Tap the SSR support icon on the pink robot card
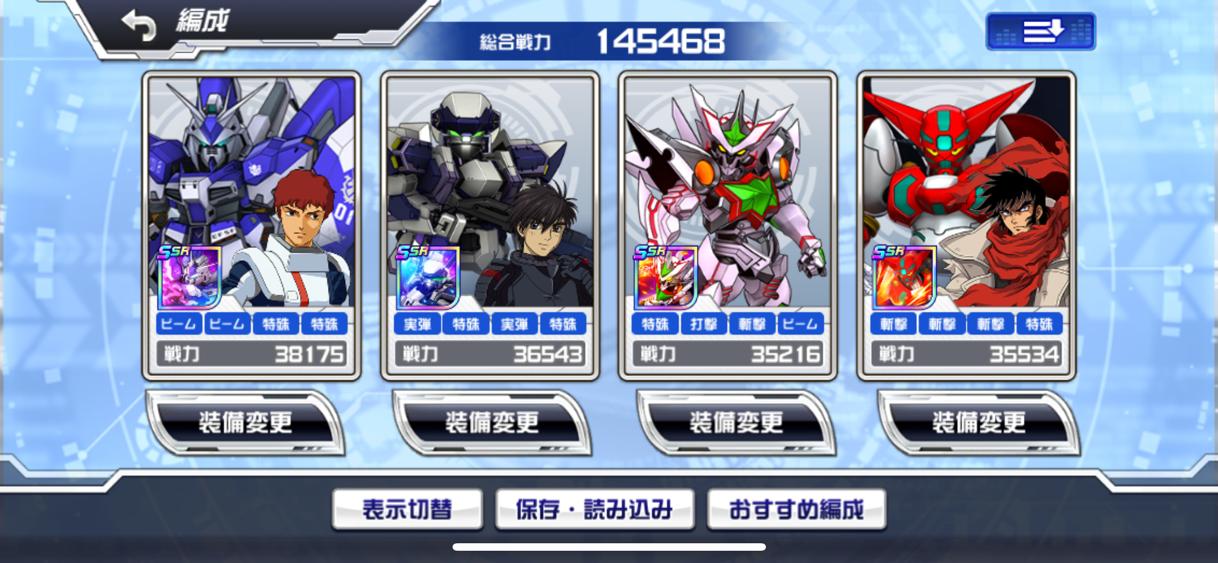This screenshot has width=1218, height=563. 665,276
